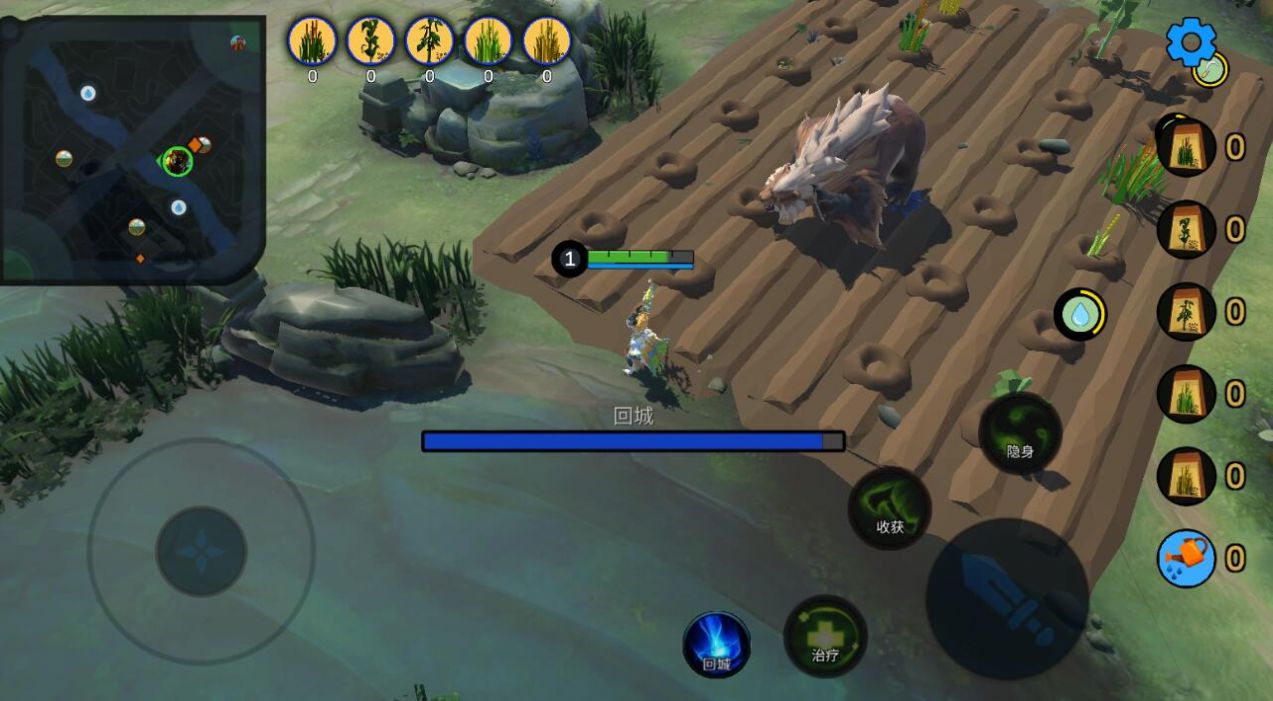This screenshot has height=701, width=1273.
Task: Touch the virtual movement joystick
Action: pos(201,551)
